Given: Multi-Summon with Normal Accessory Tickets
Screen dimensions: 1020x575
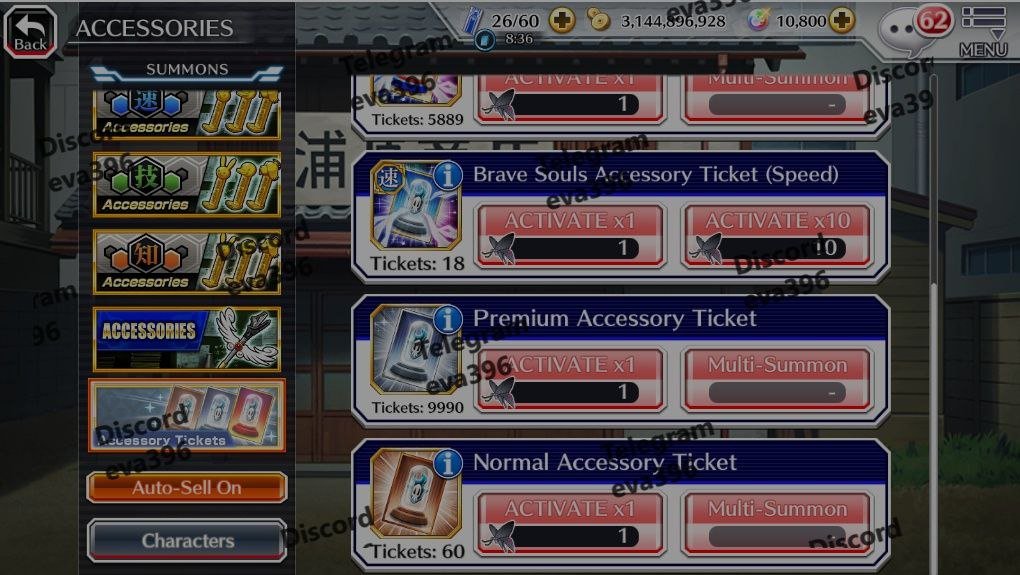Looking at the screenshot, I should pos(777,524).
